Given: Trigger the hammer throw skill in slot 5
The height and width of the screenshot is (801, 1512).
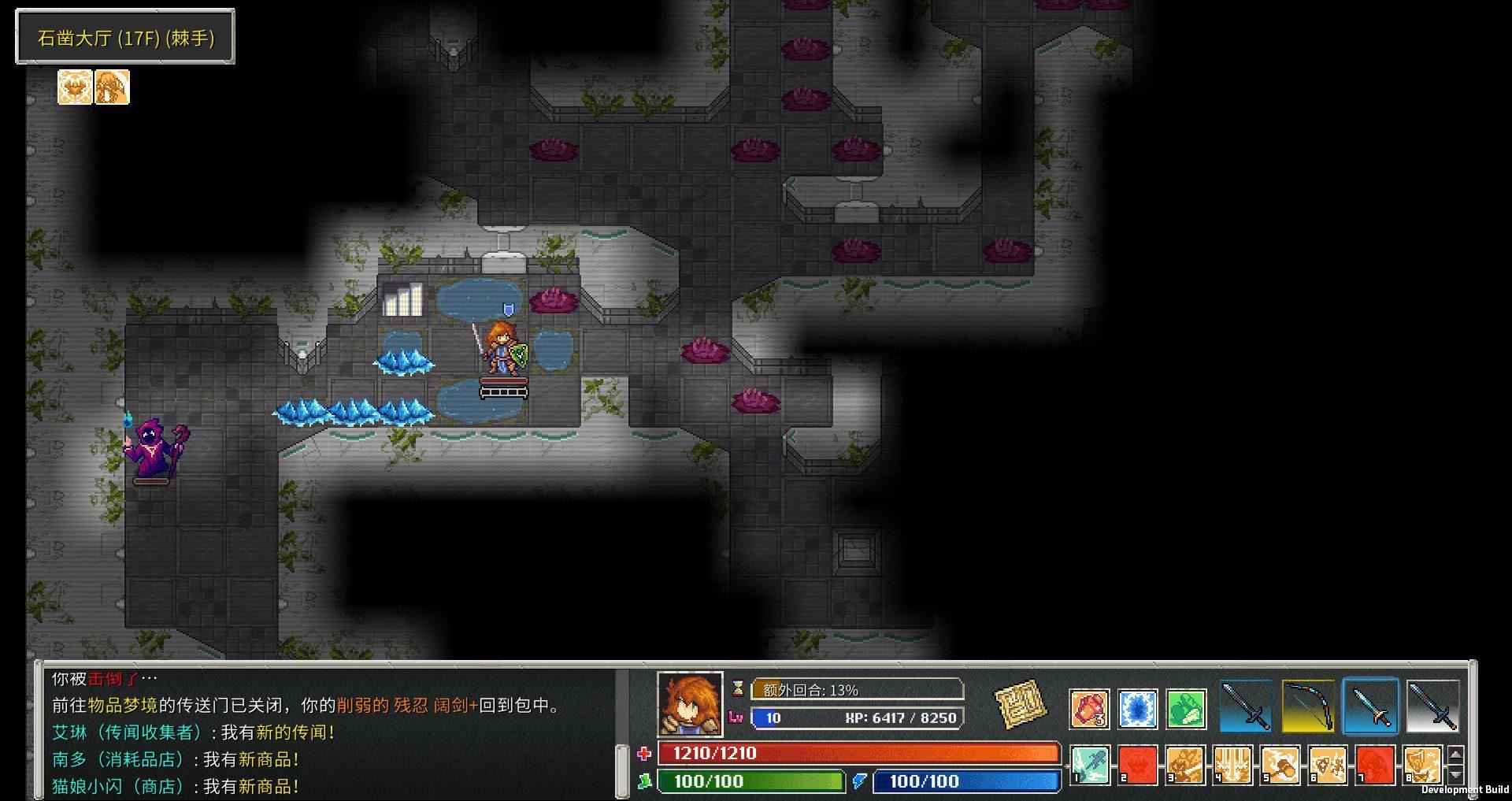Looking at the screenshot, I should pos(1280,764).
